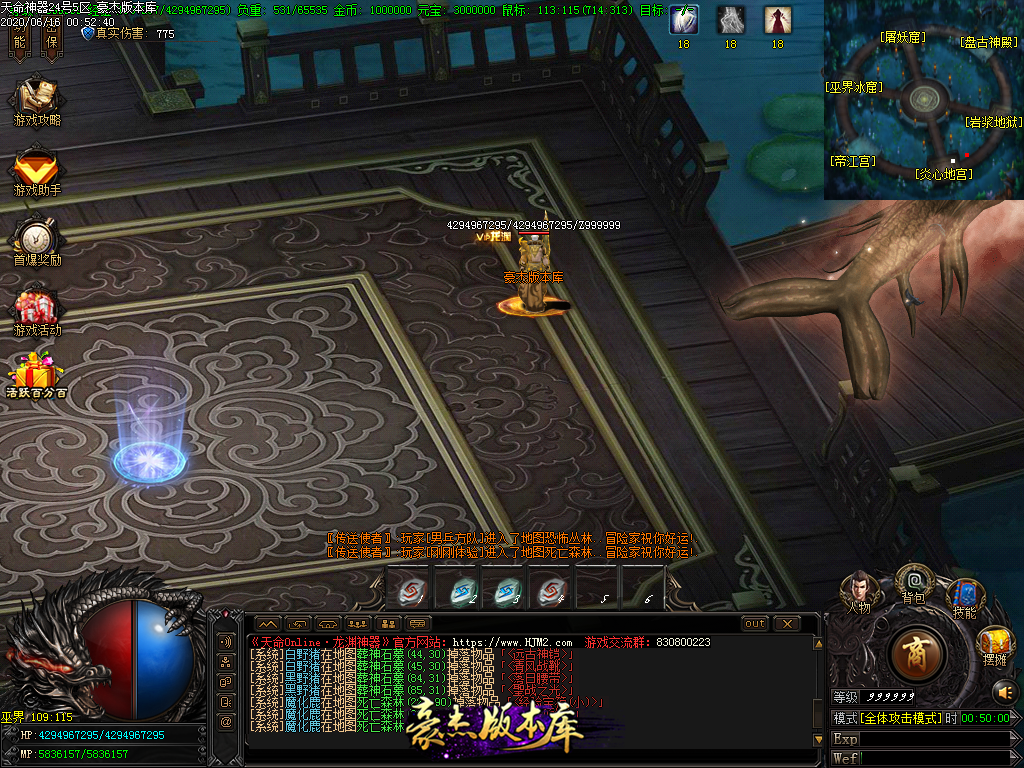1024x768 pixels.
Task: Close the chat panel with the X button
Action: point(787,623)
